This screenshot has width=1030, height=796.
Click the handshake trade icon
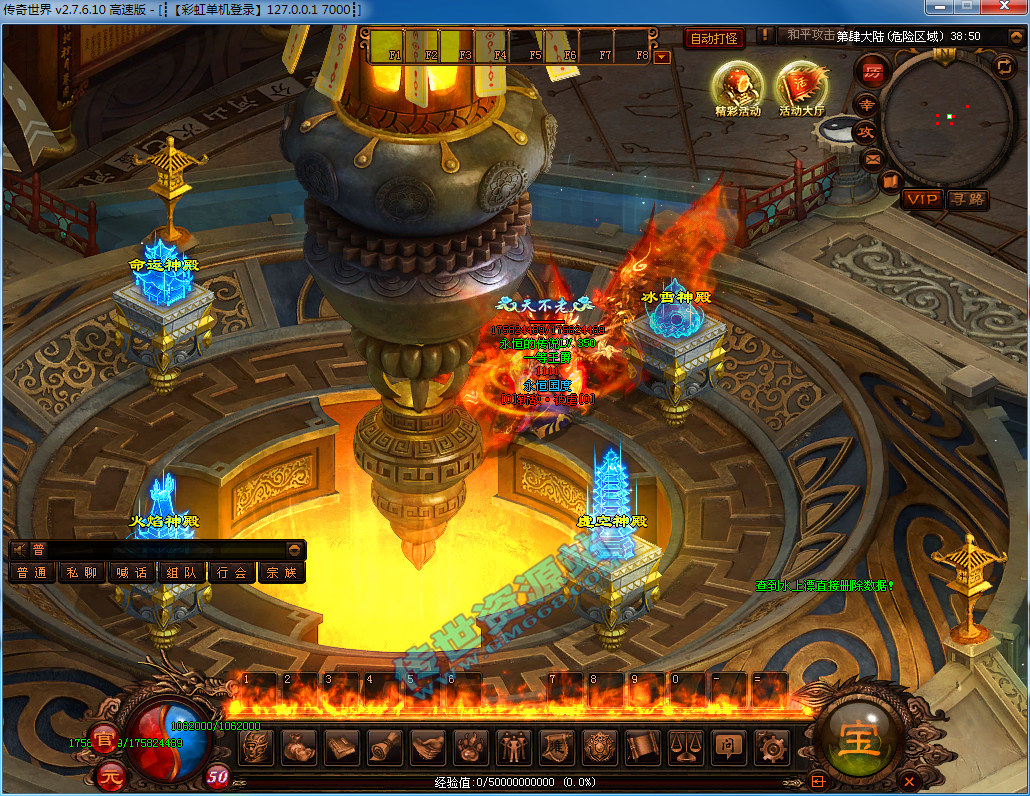[428, 746]
